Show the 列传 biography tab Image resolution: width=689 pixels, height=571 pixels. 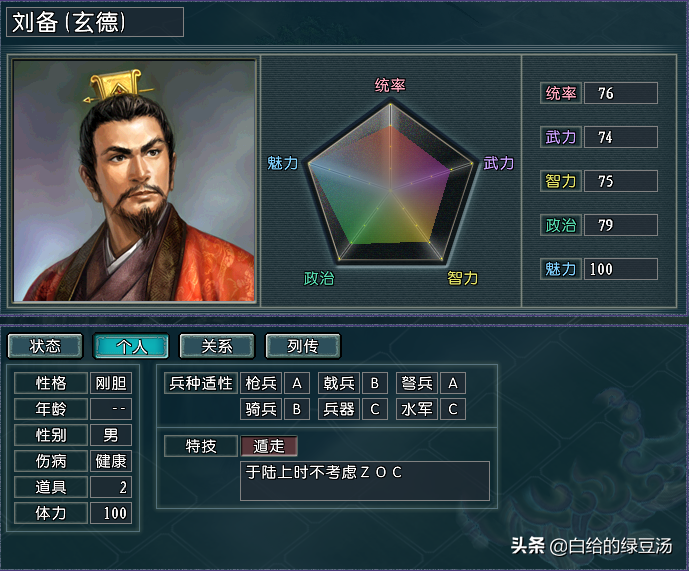click(303, 346)
